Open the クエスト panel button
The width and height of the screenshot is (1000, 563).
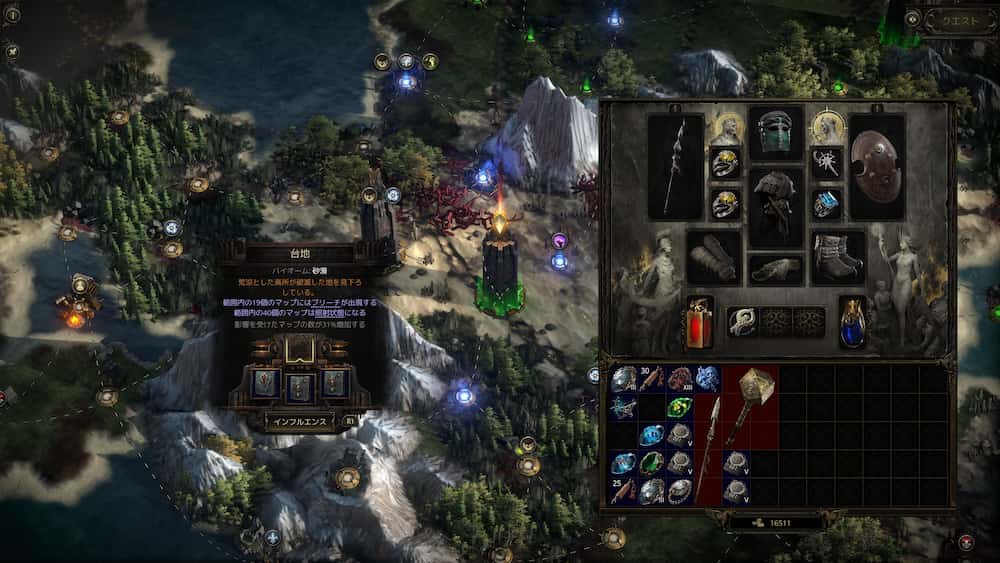[957, 20]
